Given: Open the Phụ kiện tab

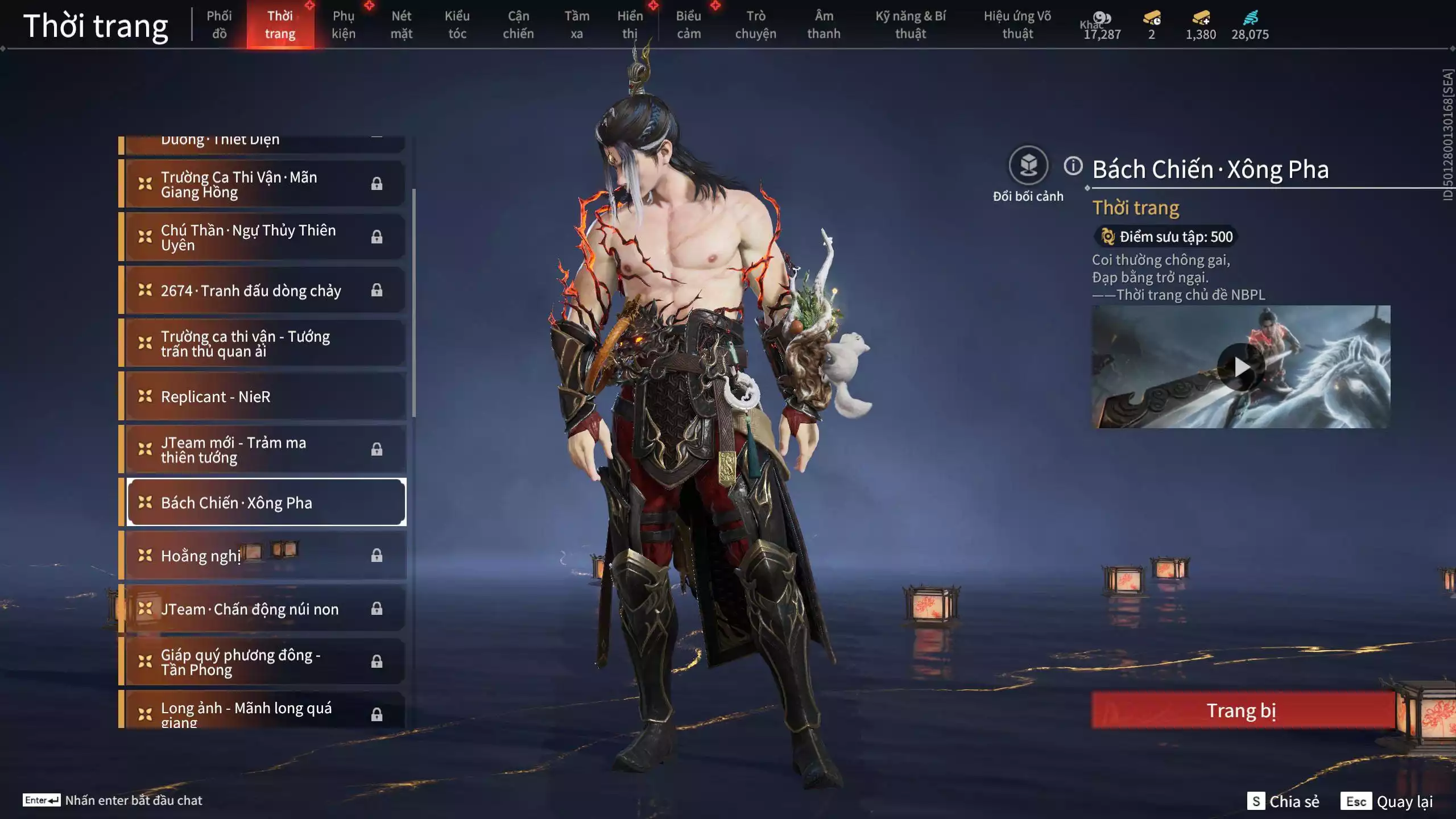Looking at the screenshot, I should (344, 24).
